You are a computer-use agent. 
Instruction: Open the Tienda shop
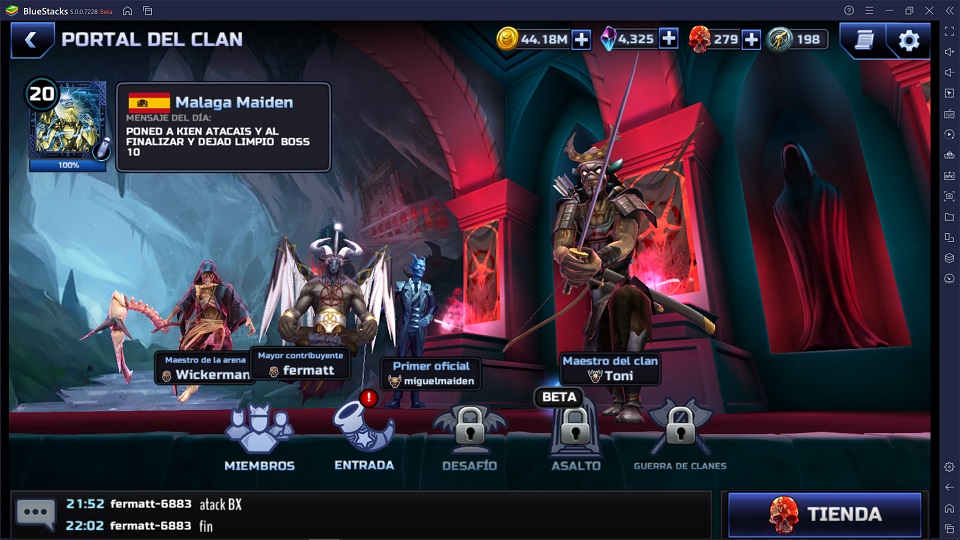point(824,514)
